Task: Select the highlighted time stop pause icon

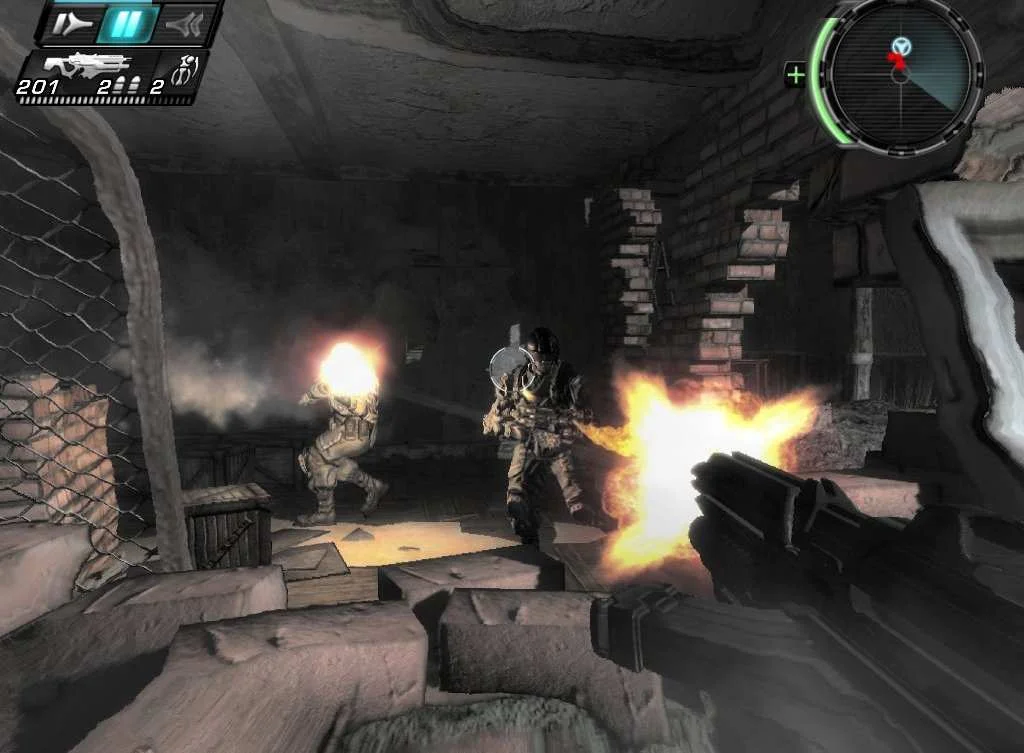Action: (127, 23)
